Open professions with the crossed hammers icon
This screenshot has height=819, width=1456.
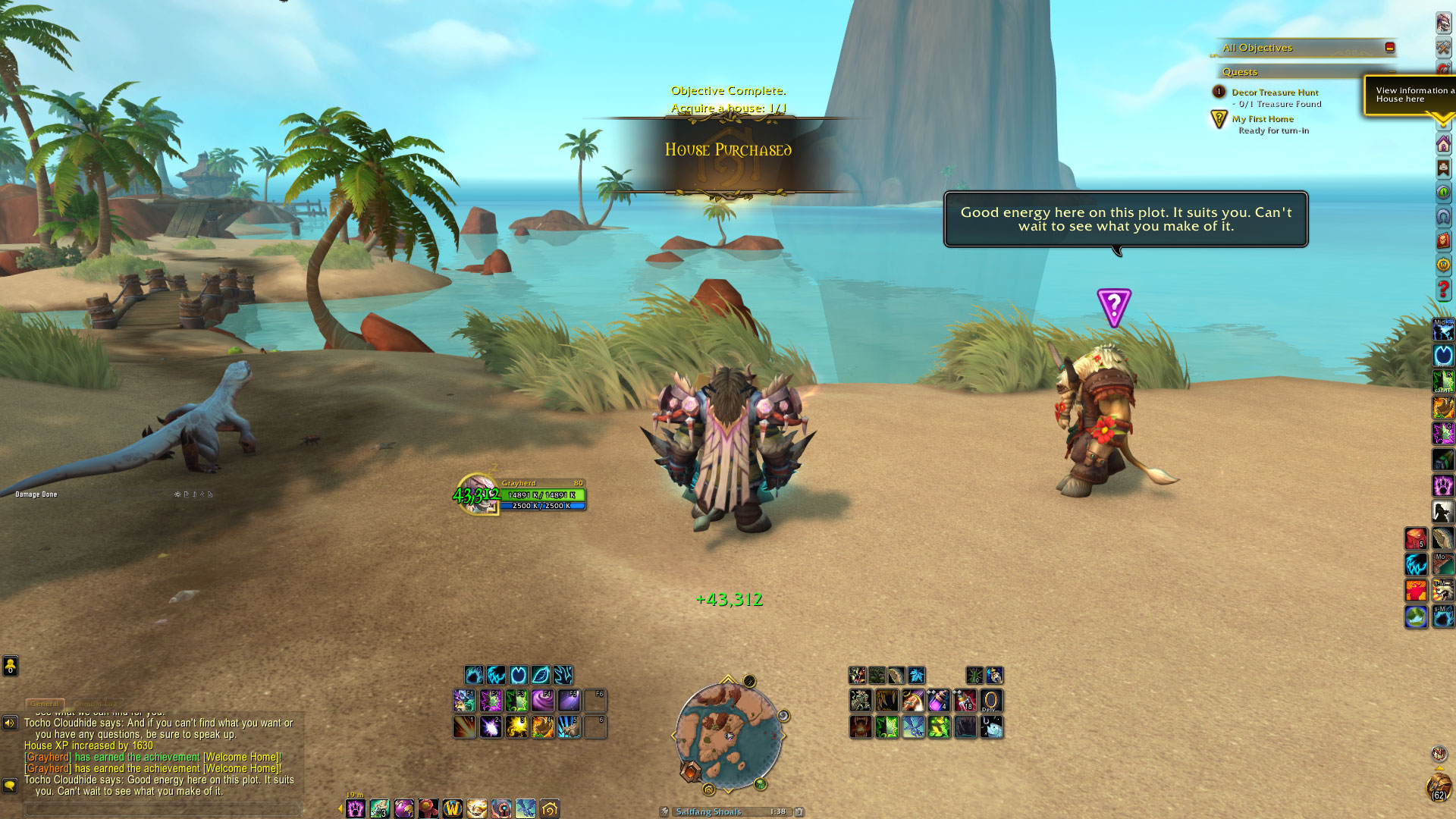1443,47
